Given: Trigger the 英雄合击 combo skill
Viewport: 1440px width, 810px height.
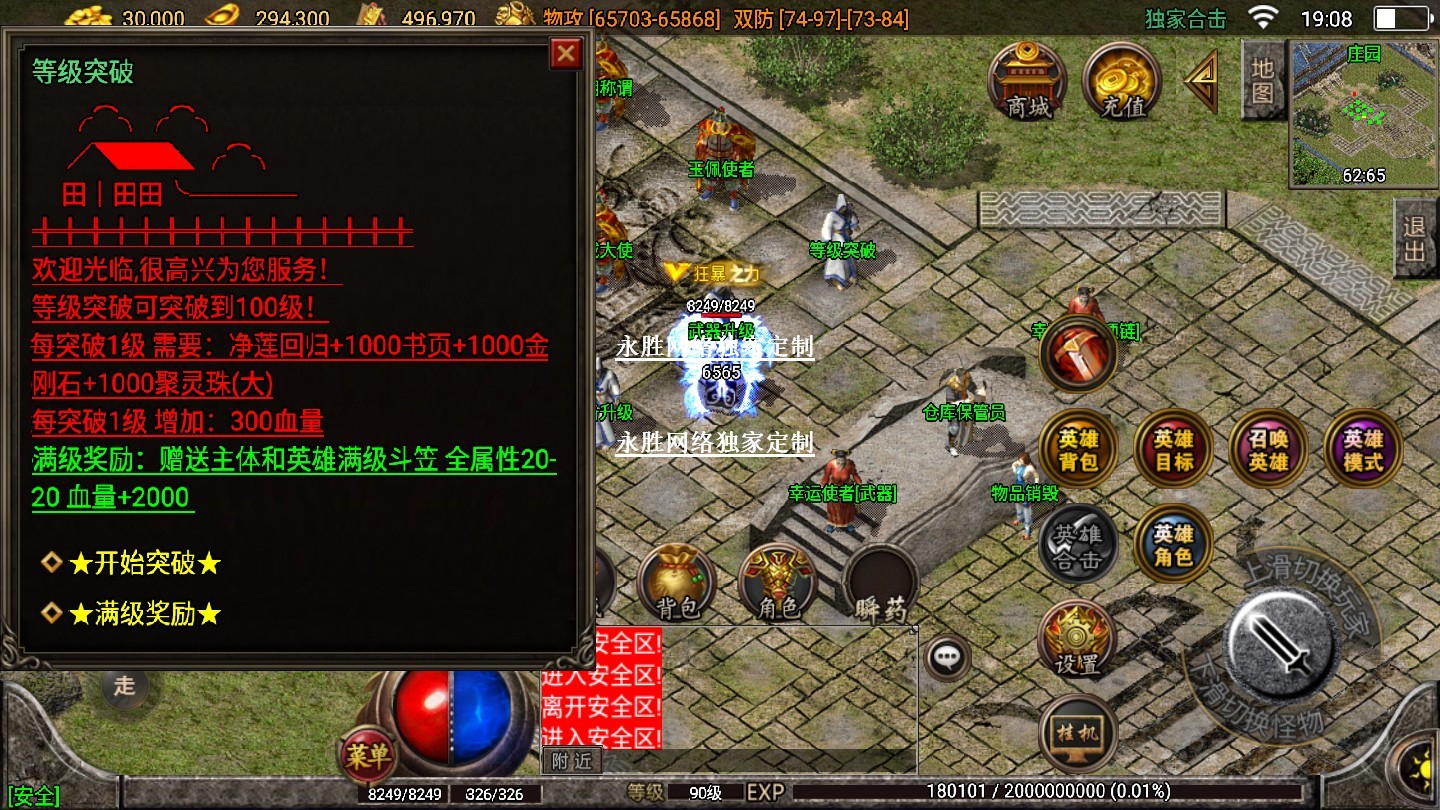Looking at the screenshot, I should [x=1078, y=546].
